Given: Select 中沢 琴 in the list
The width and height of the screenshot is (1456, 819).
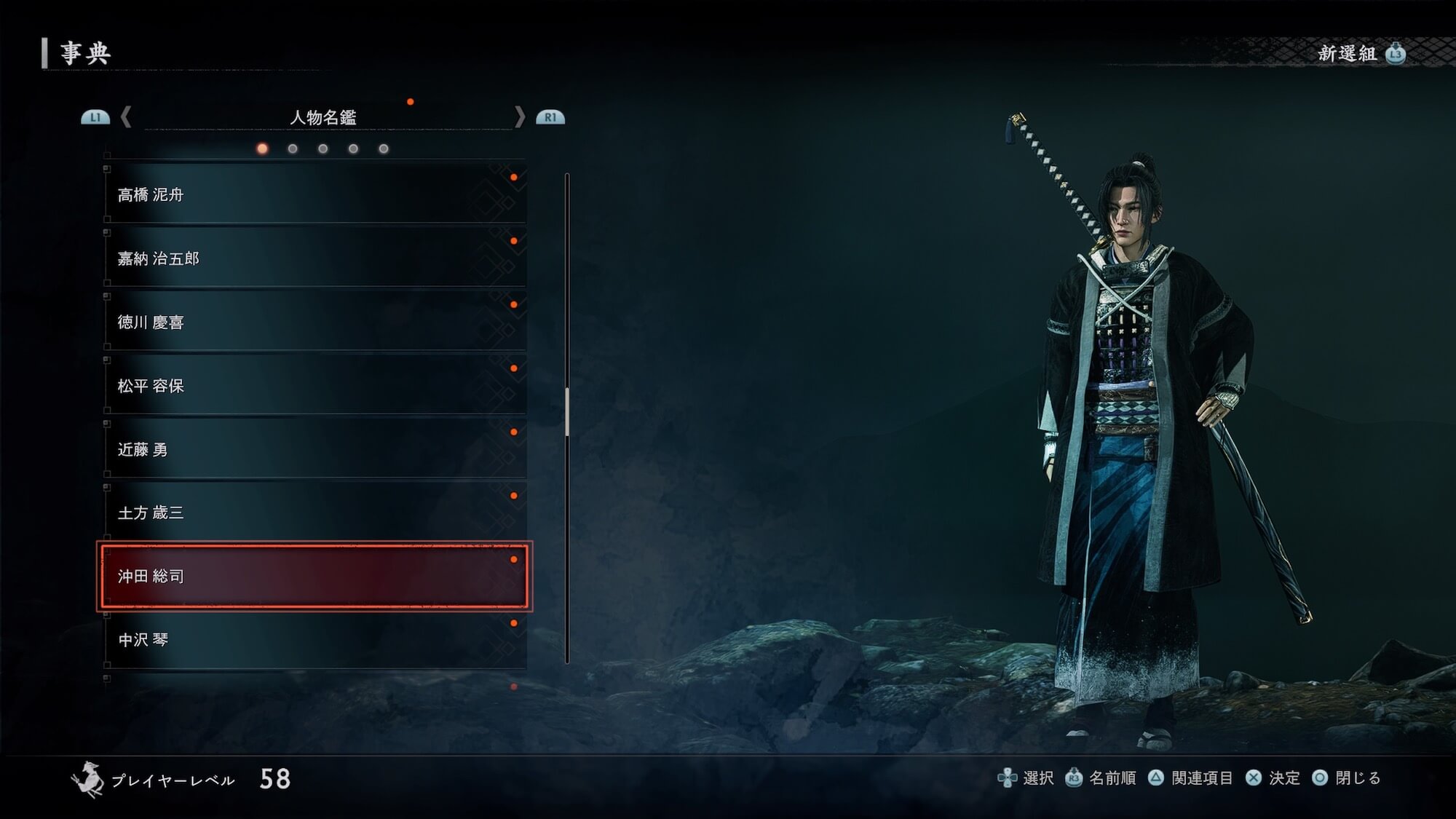Looking at the screenshot, I should point(314,639).
